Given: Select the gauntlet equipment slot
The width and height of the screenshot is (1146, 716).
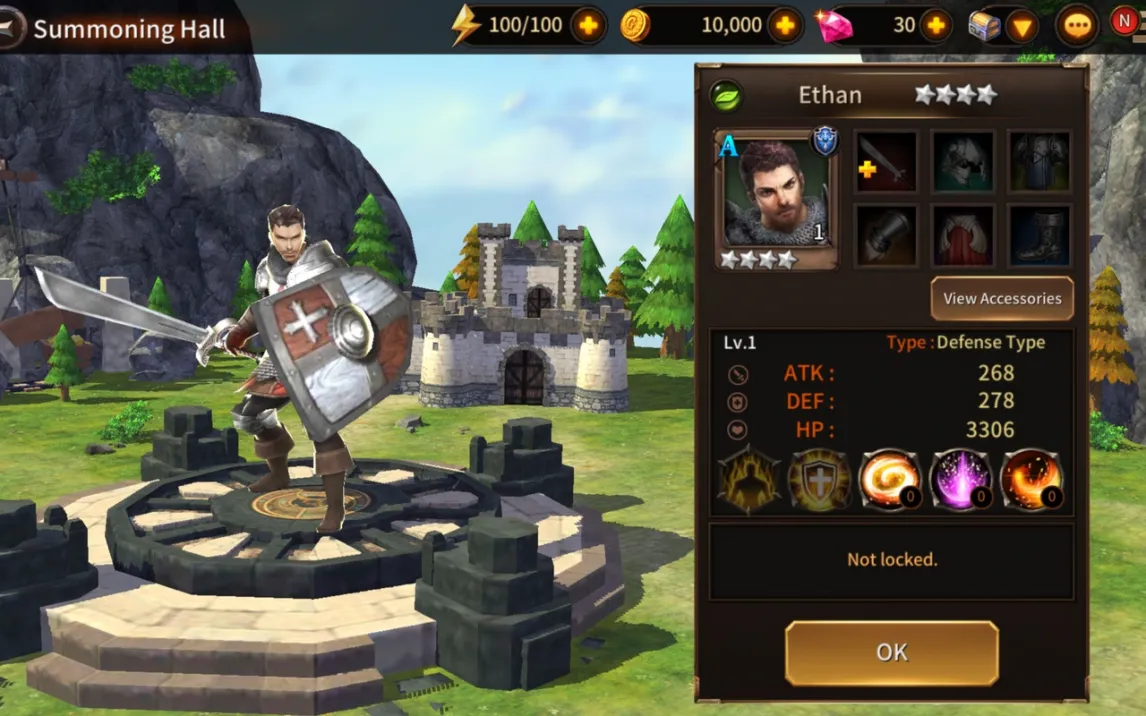Looking at the screenshot, I should tap(886, 236).
